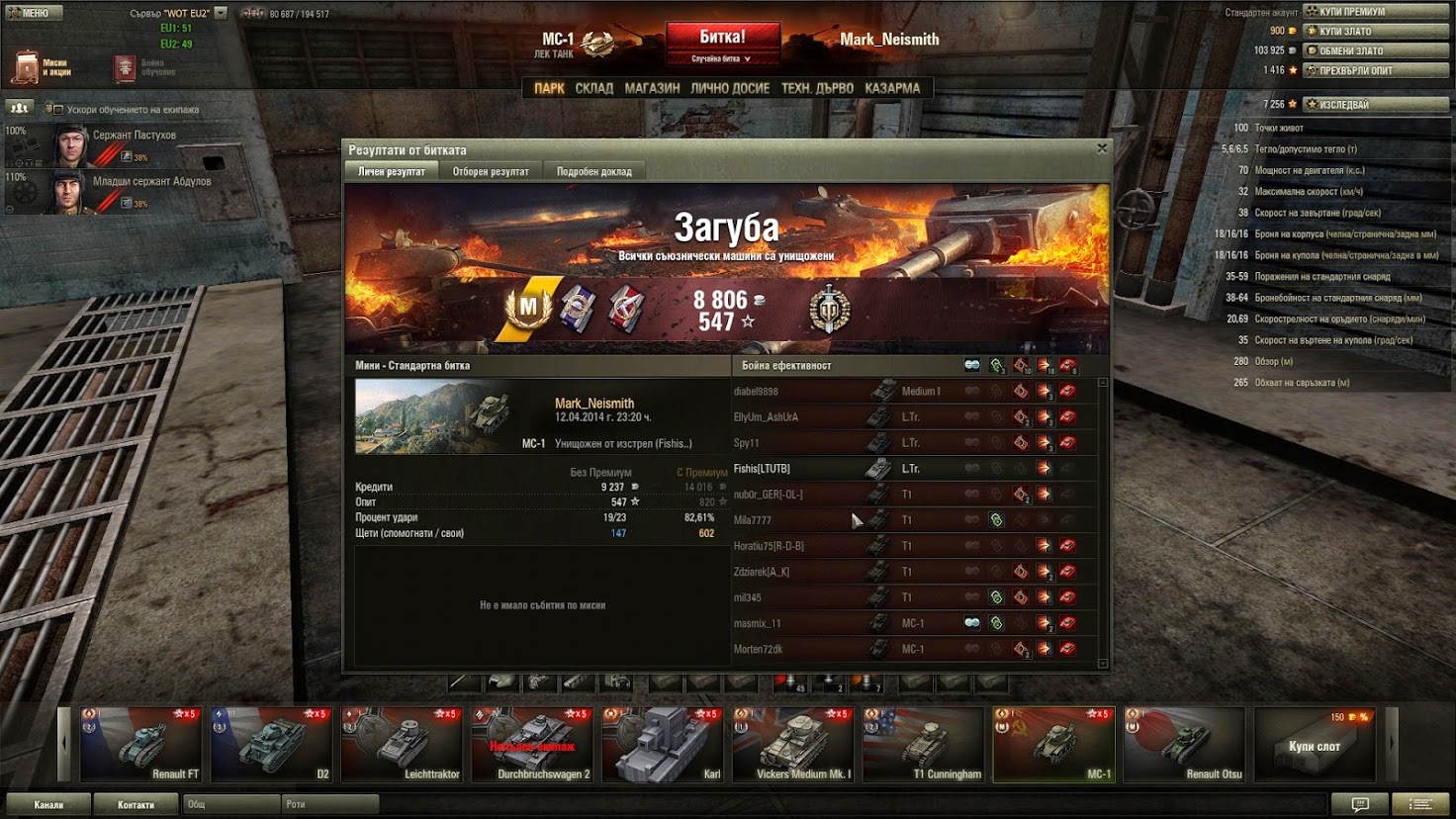Open the Канали chat channels
1456x819 pixels.
click(48, 804)
